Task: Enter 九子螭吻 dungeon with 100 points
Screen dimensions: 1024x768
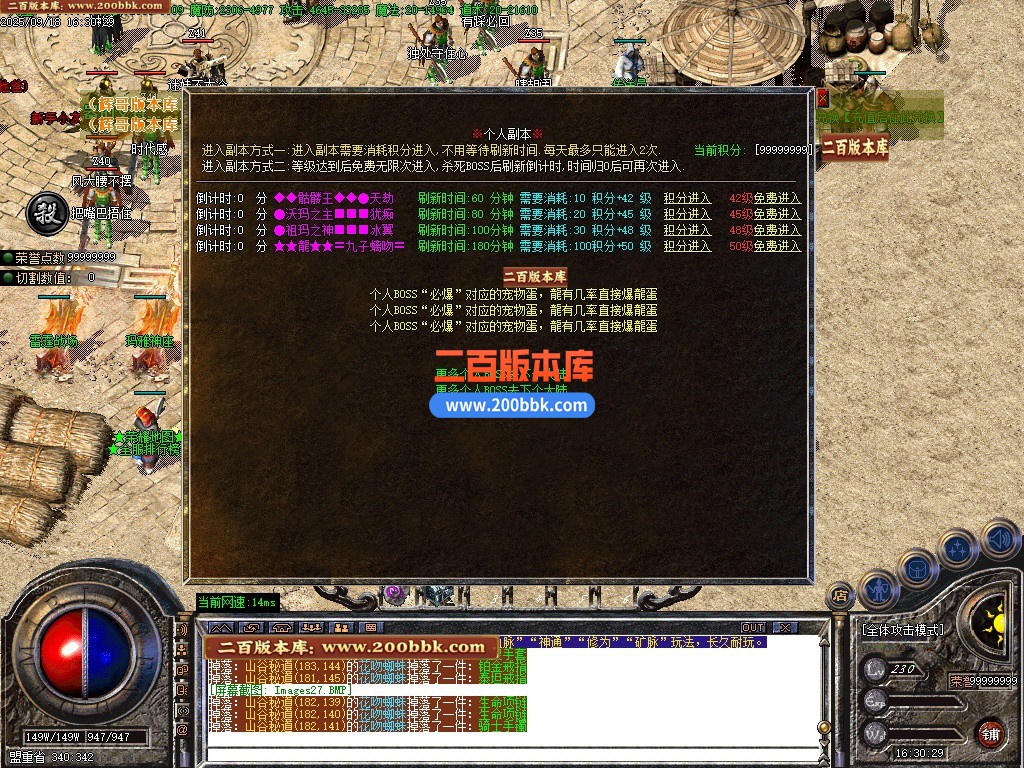Action: coord(687,246)
